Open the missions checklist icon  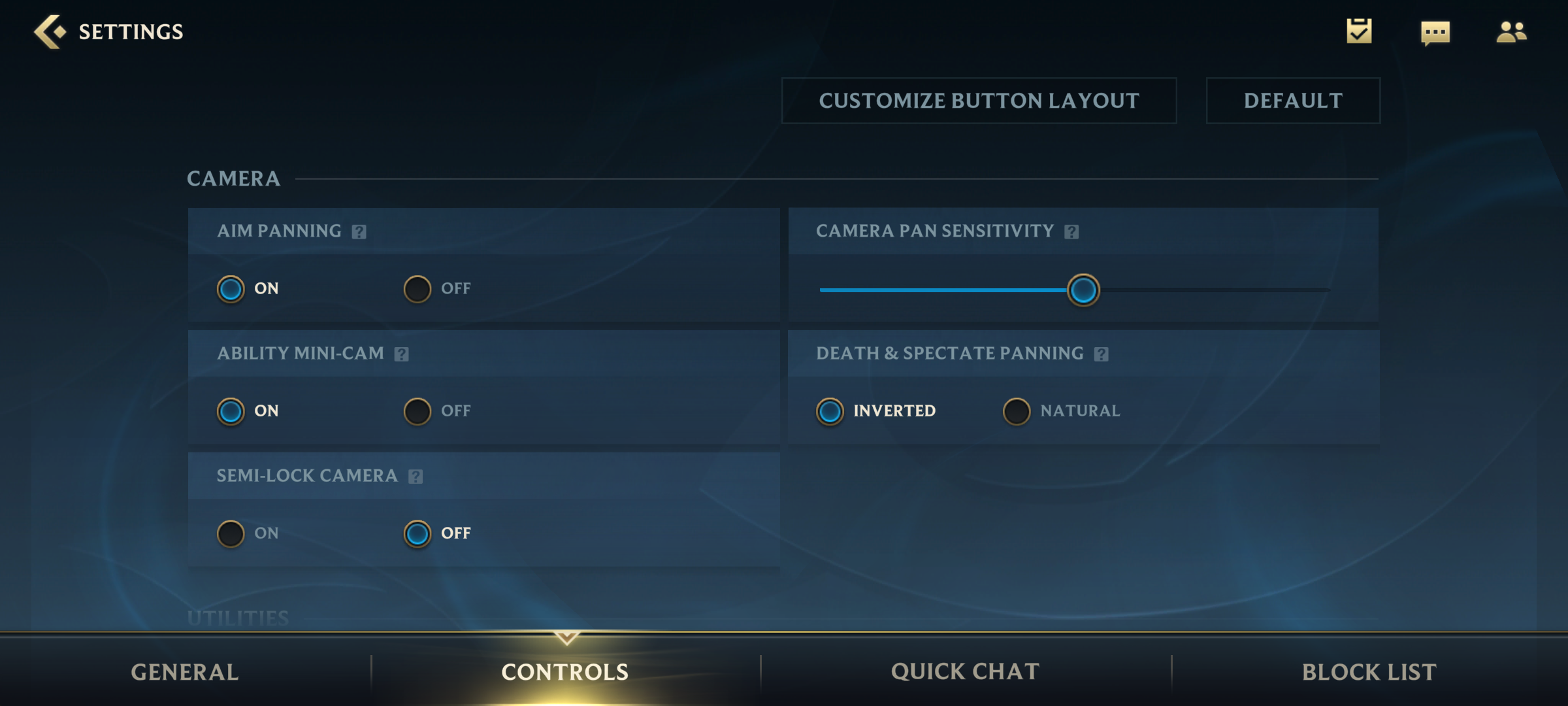pos(1360,31)
